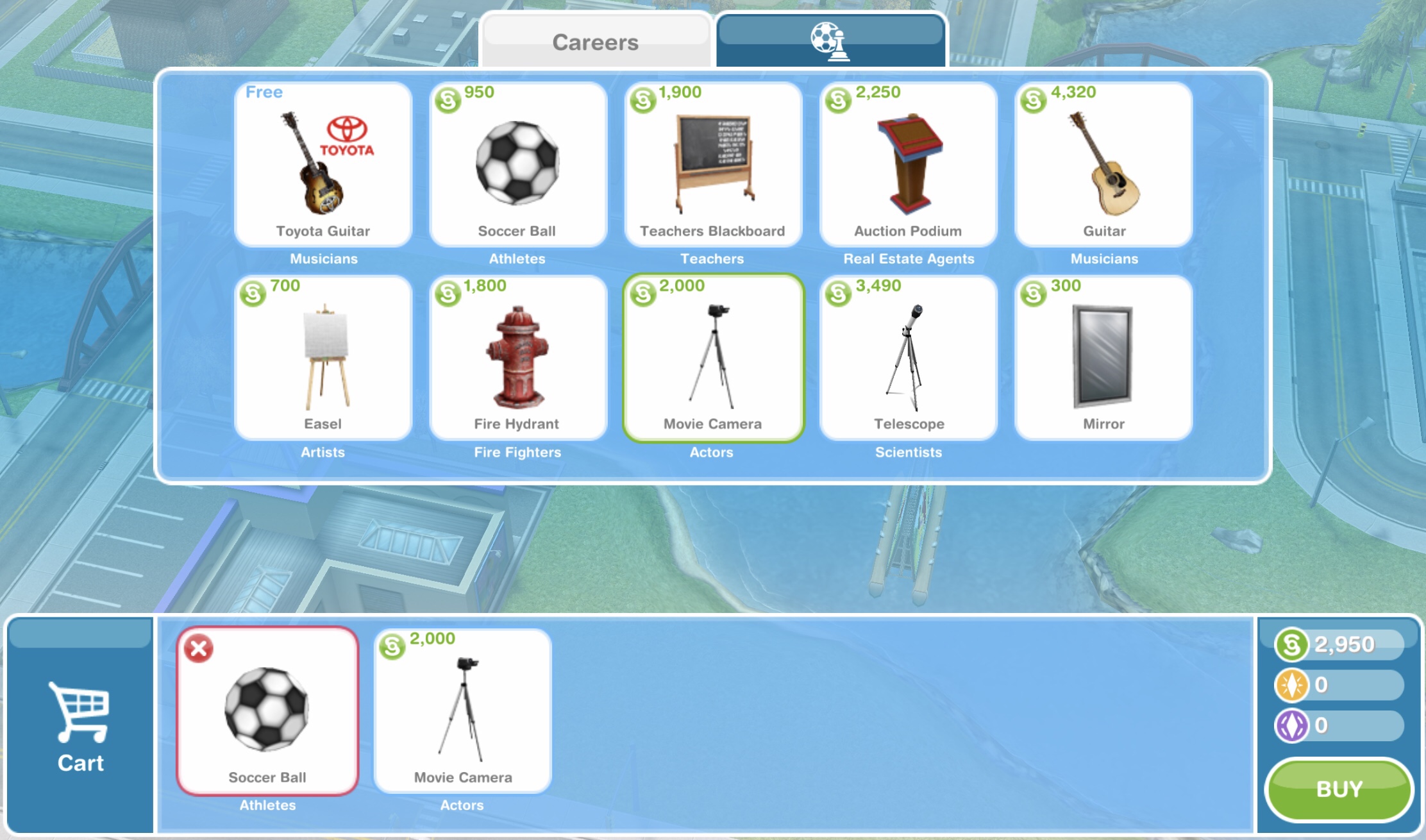The height and width of the screenshot is (840, 1426).
Task: Open the Cart panel
Action: (80, 728)
